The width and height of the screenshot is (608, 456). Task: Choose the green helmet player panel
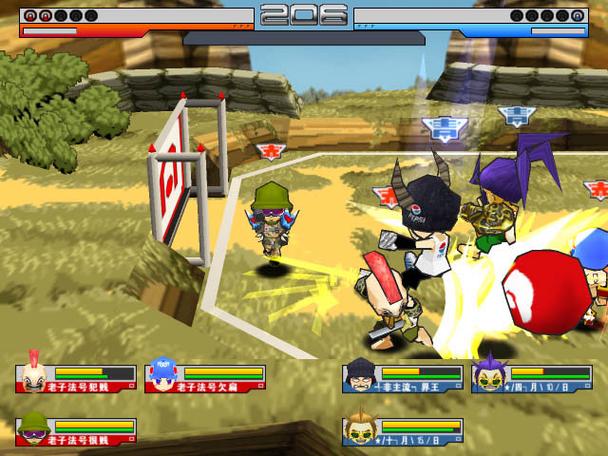point(76,431)
